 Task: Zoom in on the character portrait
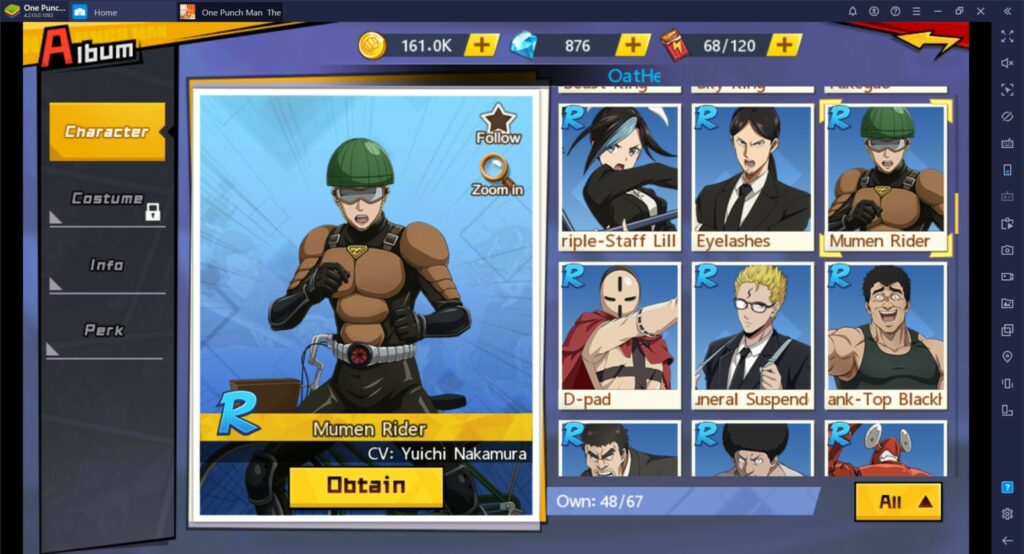click(x=498, y=176)
